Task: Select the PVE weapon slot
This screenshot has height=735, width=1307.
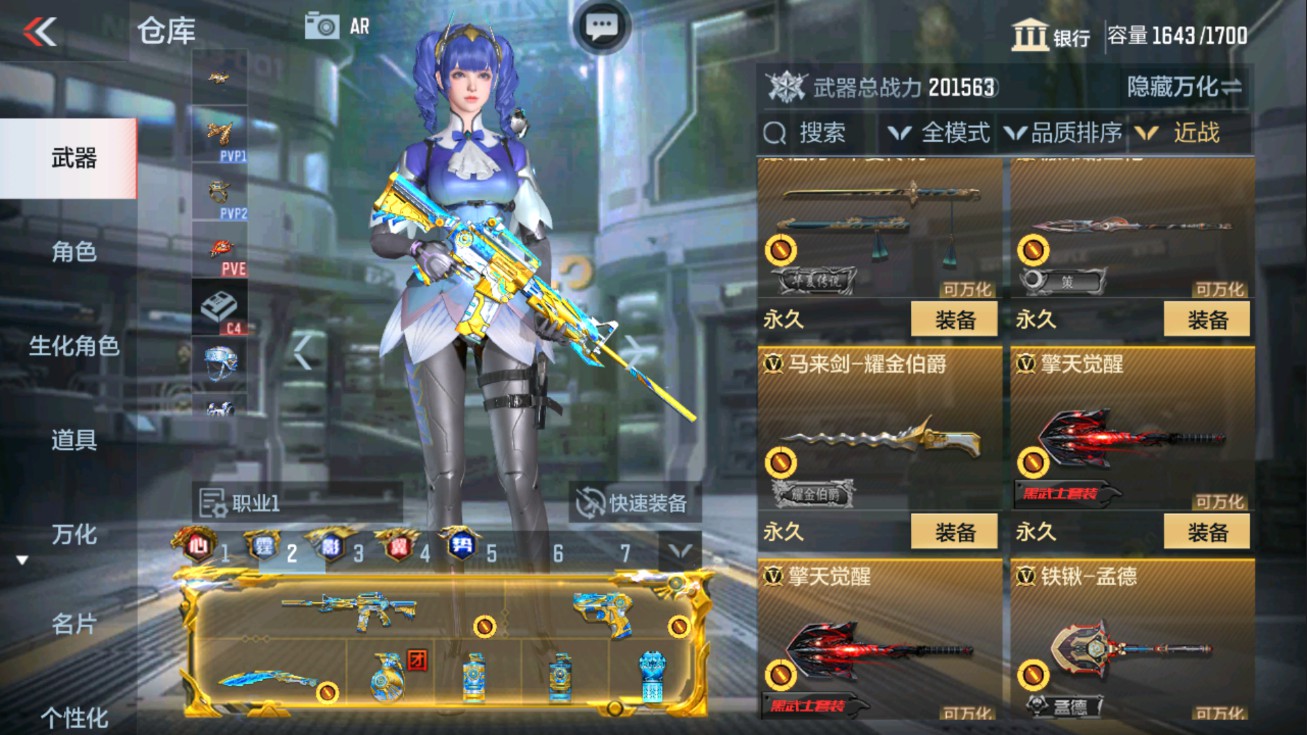Action: coord(221,249)
